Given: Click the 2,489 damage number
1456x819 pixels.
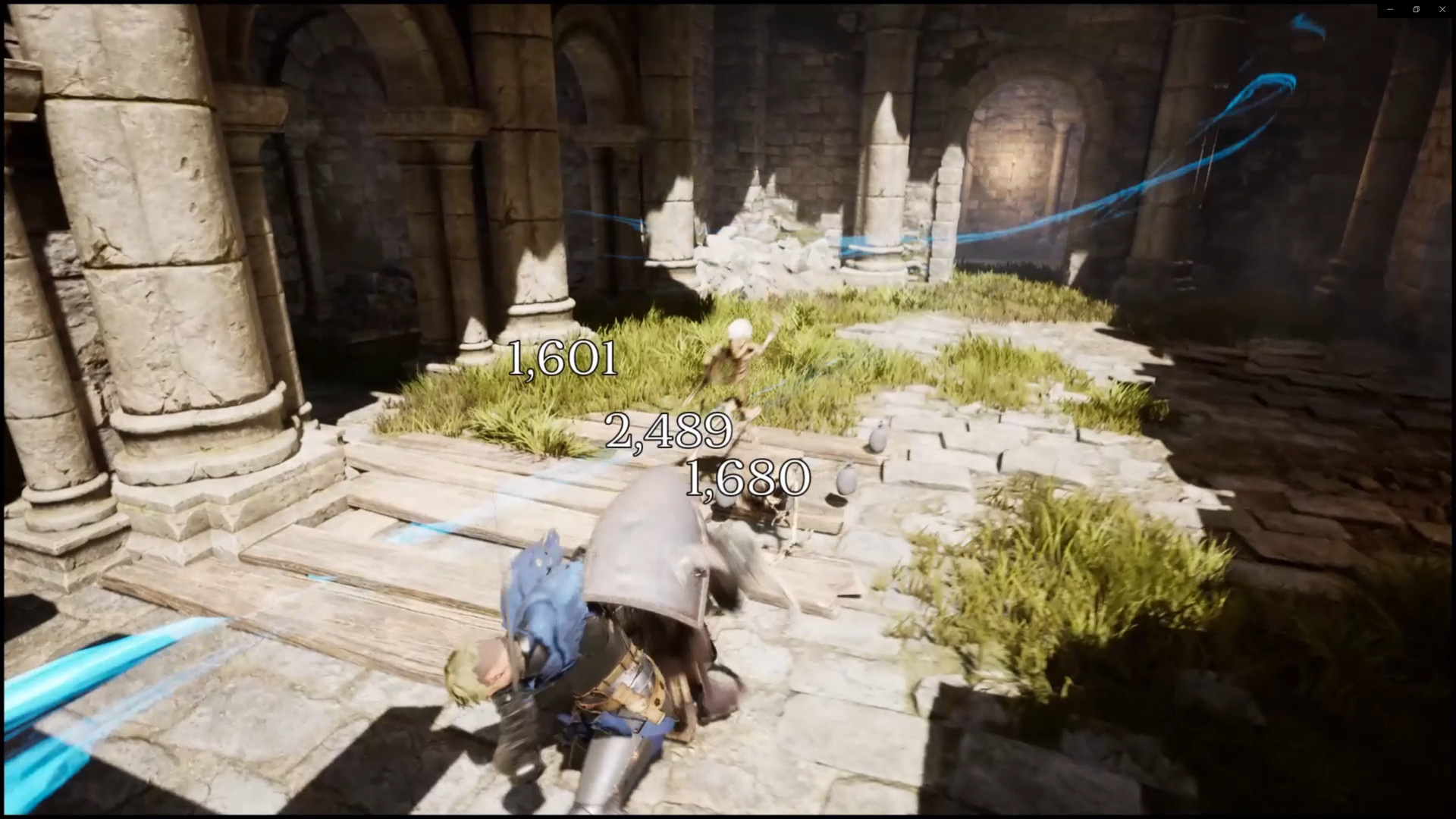Looking at the screenshot, I should pos(669,432).
